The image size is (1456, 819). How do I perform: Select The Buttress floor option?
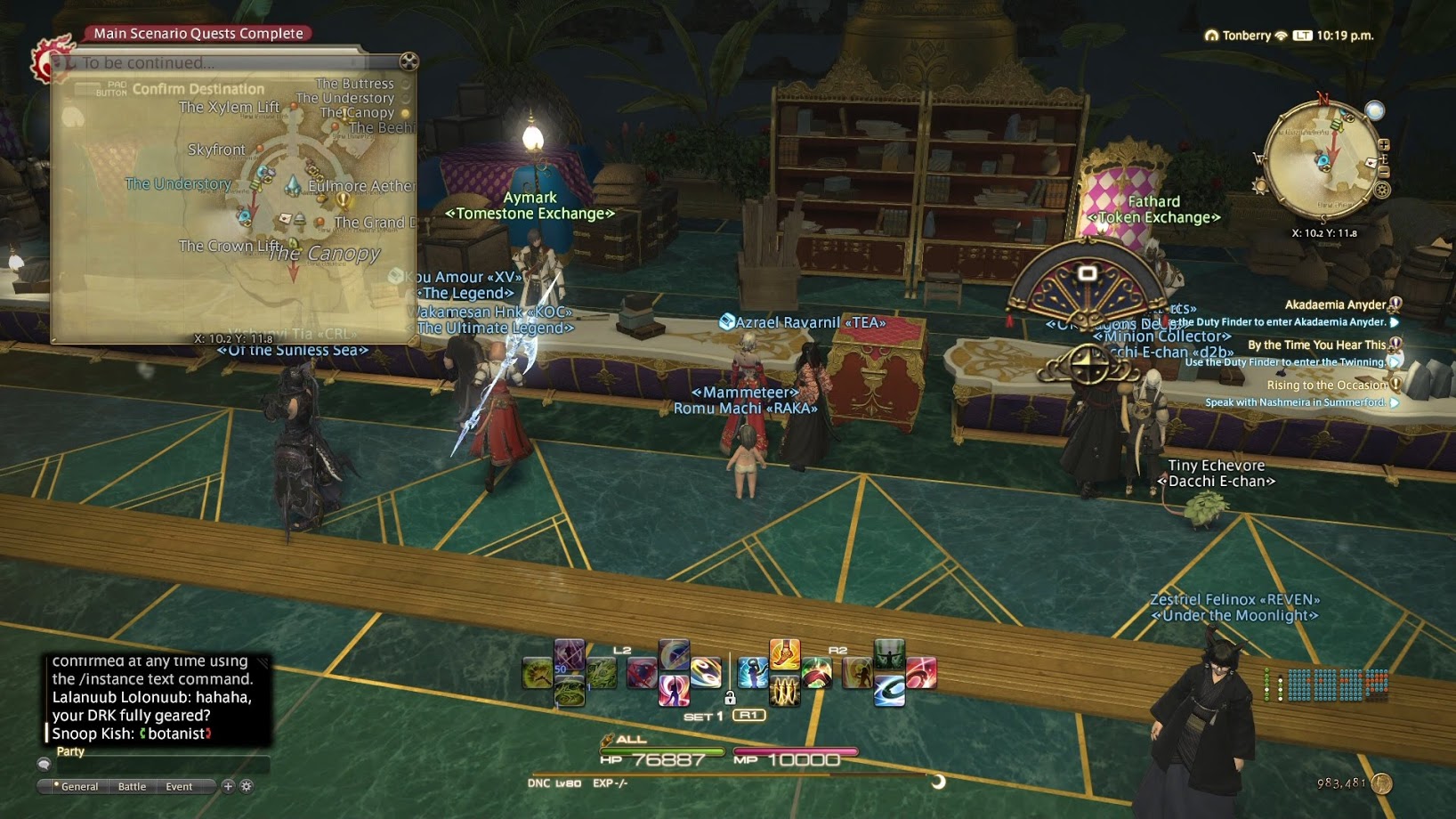(x=355, y=84)
